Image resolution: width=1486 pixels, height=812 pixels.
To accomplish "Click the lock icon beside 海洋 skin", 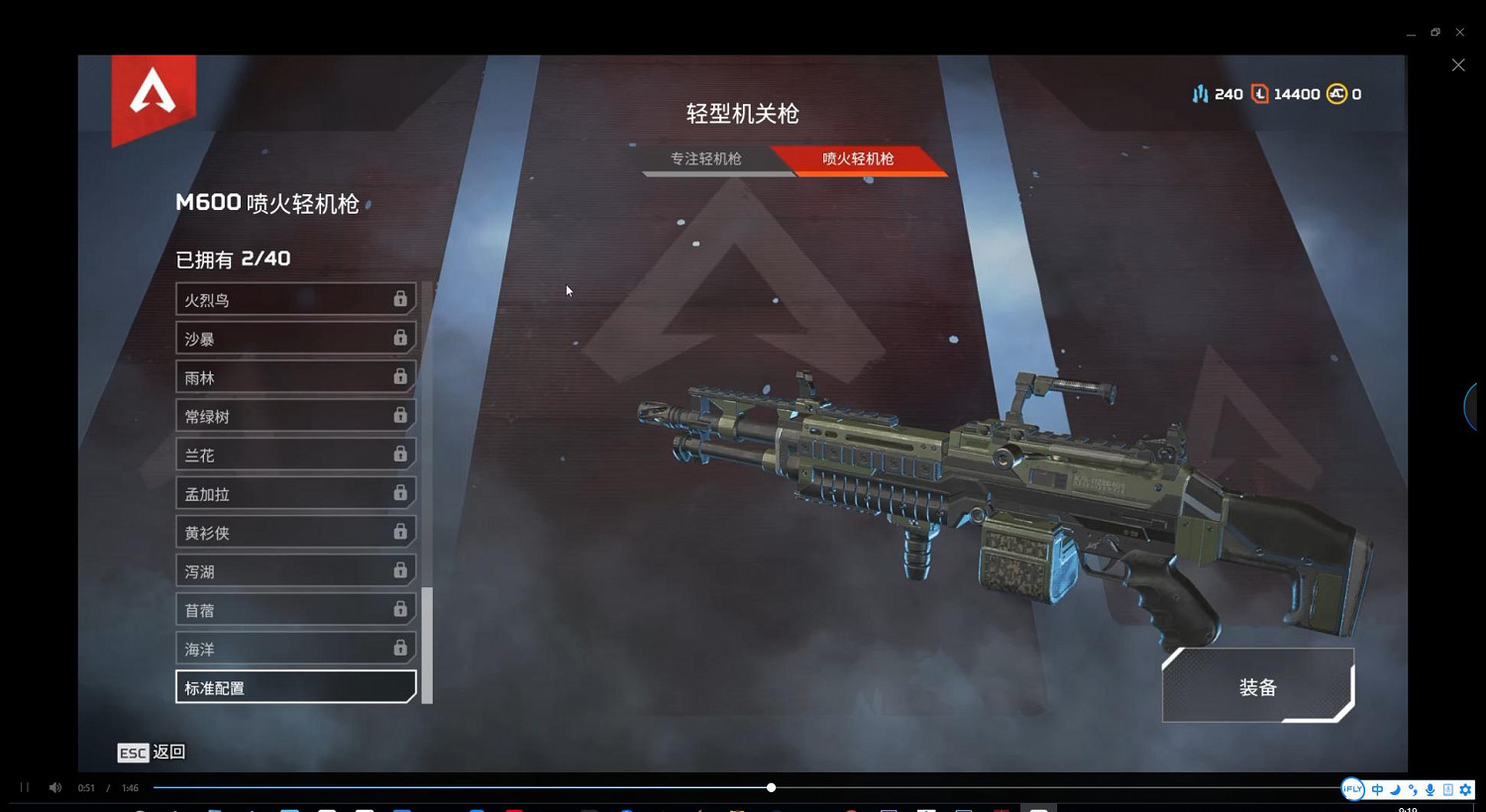I will click(401, 647).
